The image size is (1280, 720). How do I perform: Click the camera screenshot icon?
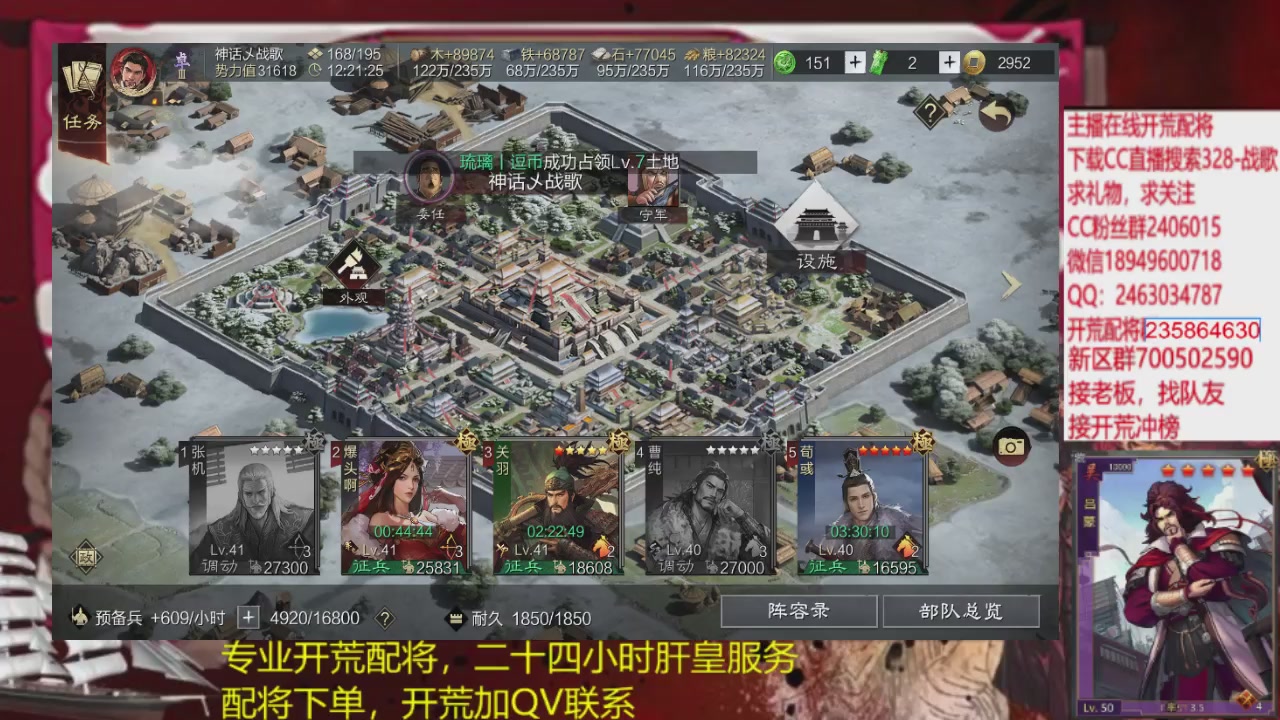coord(1011,446)
